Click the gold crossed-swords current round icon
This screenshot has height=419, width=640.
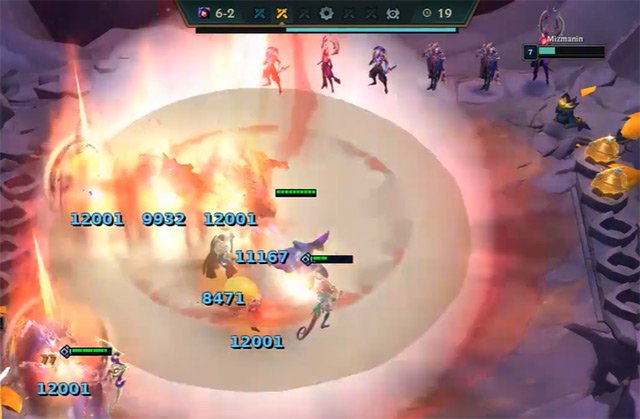pos(283,14)
